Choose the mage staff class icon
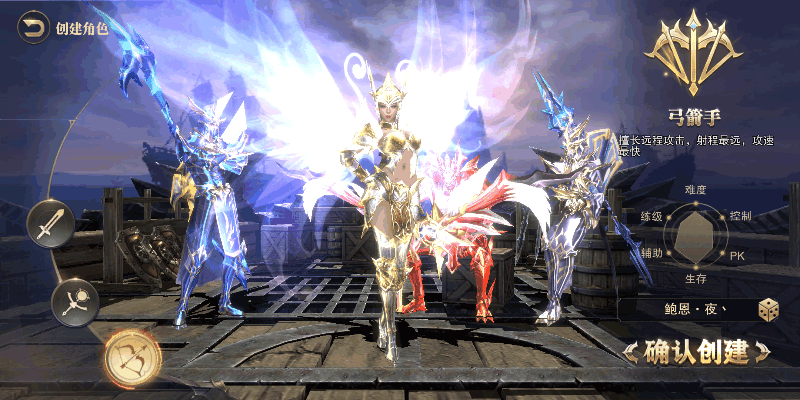 coord(76,298)
